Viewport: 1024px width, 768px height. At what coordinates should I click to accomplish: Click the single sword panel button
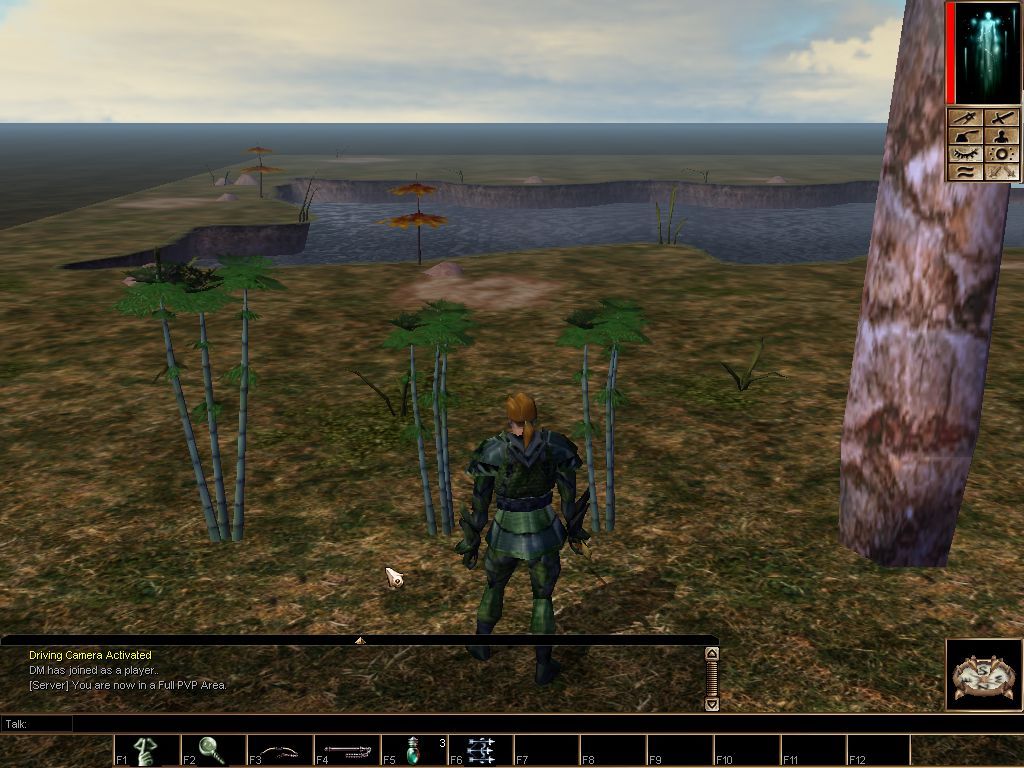pyautogui.click(x=1002, y=118)
